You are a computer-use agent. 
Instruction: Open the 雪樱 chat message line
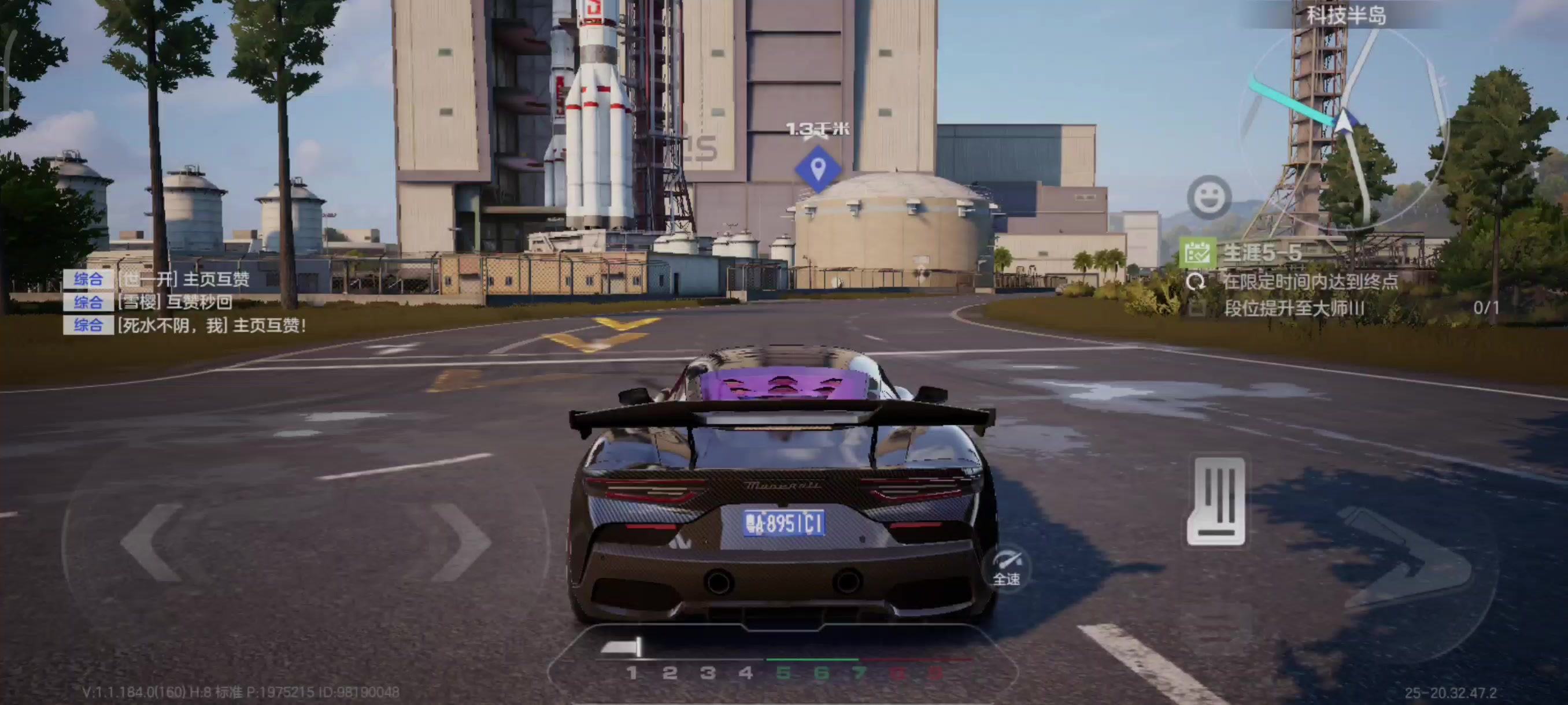tap(174, 302)
